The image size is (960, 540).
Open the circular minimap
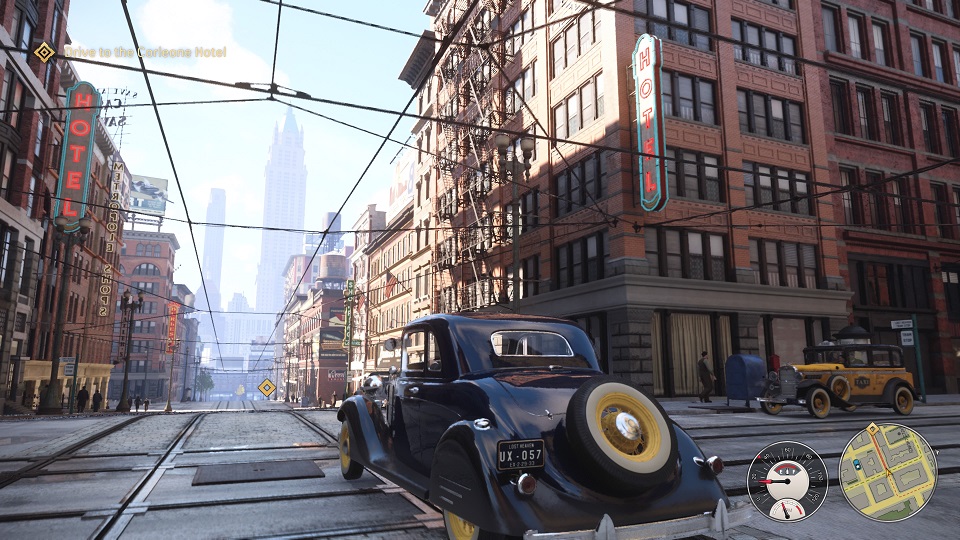pos(887,472)
